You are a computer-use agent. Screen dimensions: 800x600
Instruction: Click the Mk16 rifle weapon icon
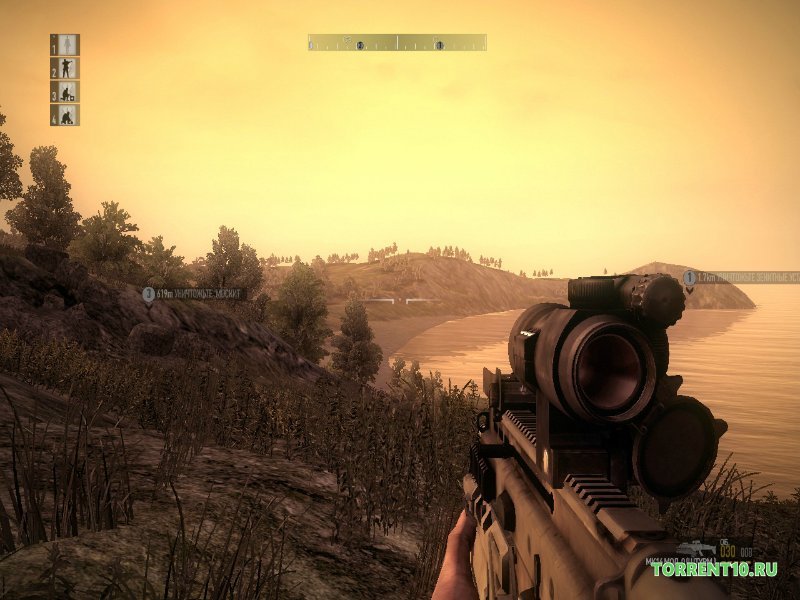(x=694, y=547)
